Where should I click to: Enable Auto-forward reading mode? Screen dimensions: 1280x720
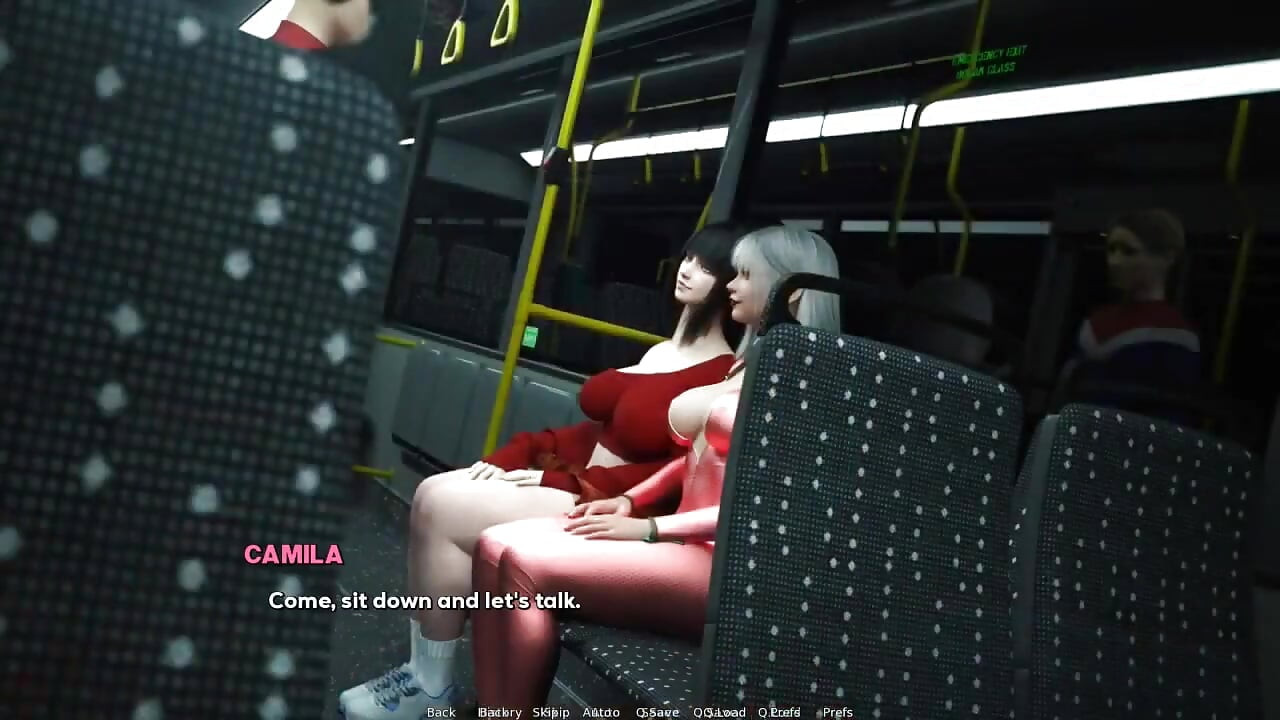click(x=600, y=712)
